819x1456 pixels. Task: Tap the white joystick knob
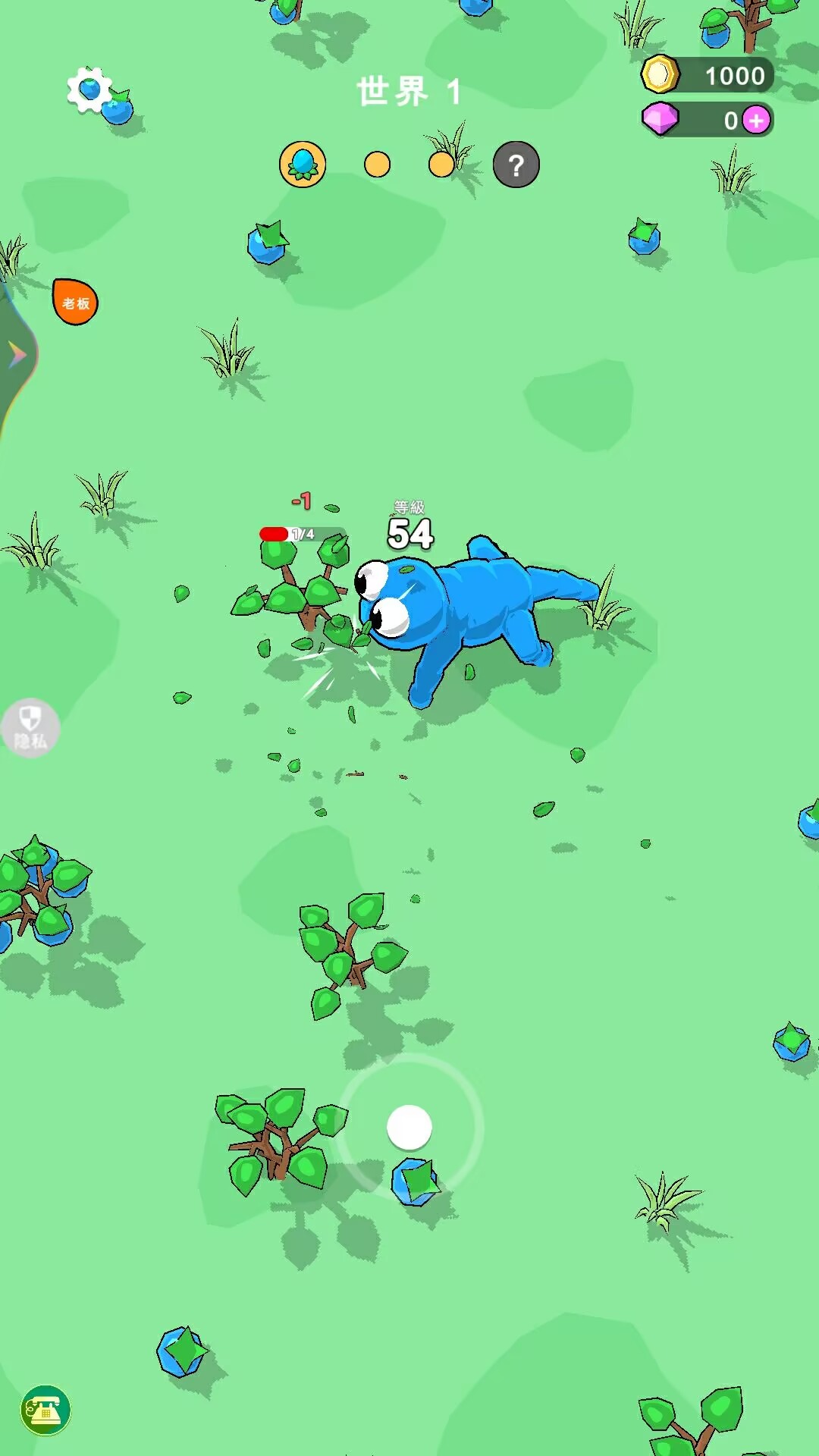click(x=409, y=1128)
